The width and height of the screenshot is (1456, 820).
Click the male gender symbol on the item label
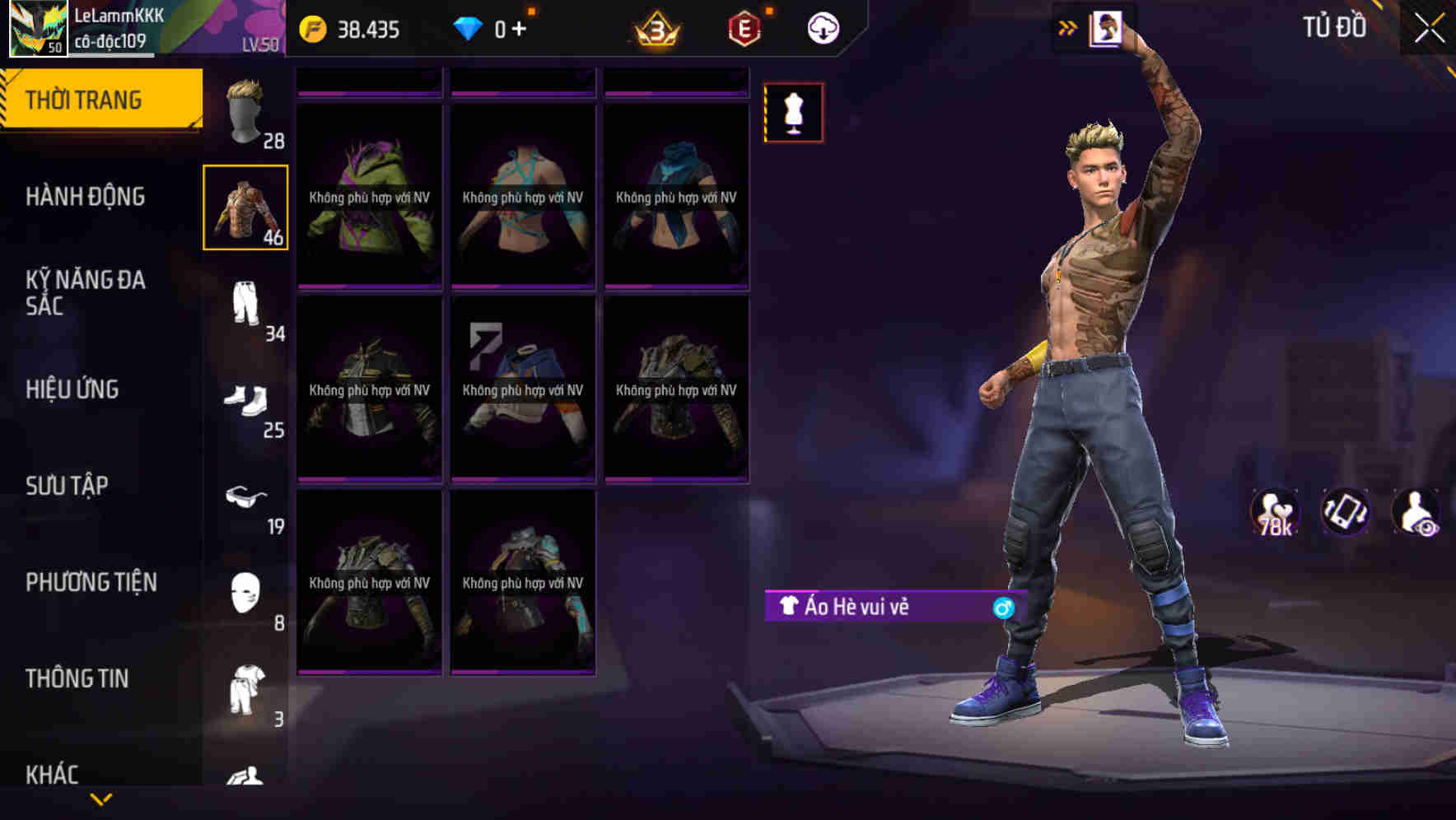click(1004, 609)
